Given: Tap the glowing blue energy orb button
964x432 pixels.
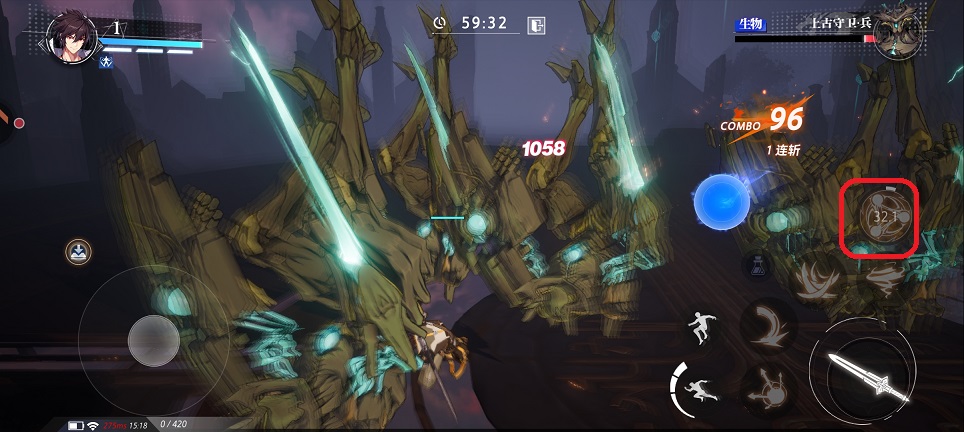Looking at the screenshot, I should [722, 198].
